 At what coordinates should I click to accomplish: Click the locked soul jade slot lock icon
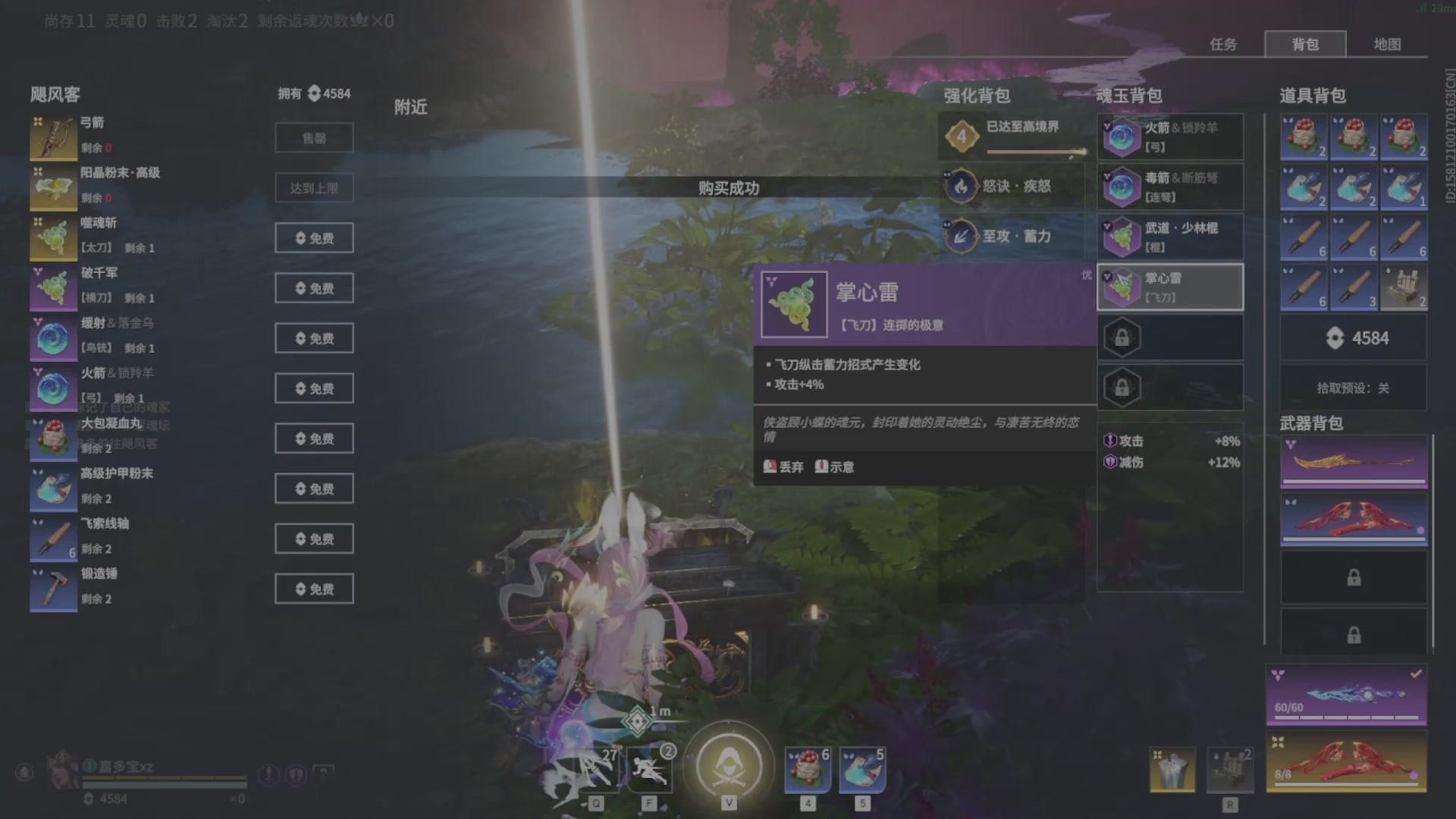1121,337
